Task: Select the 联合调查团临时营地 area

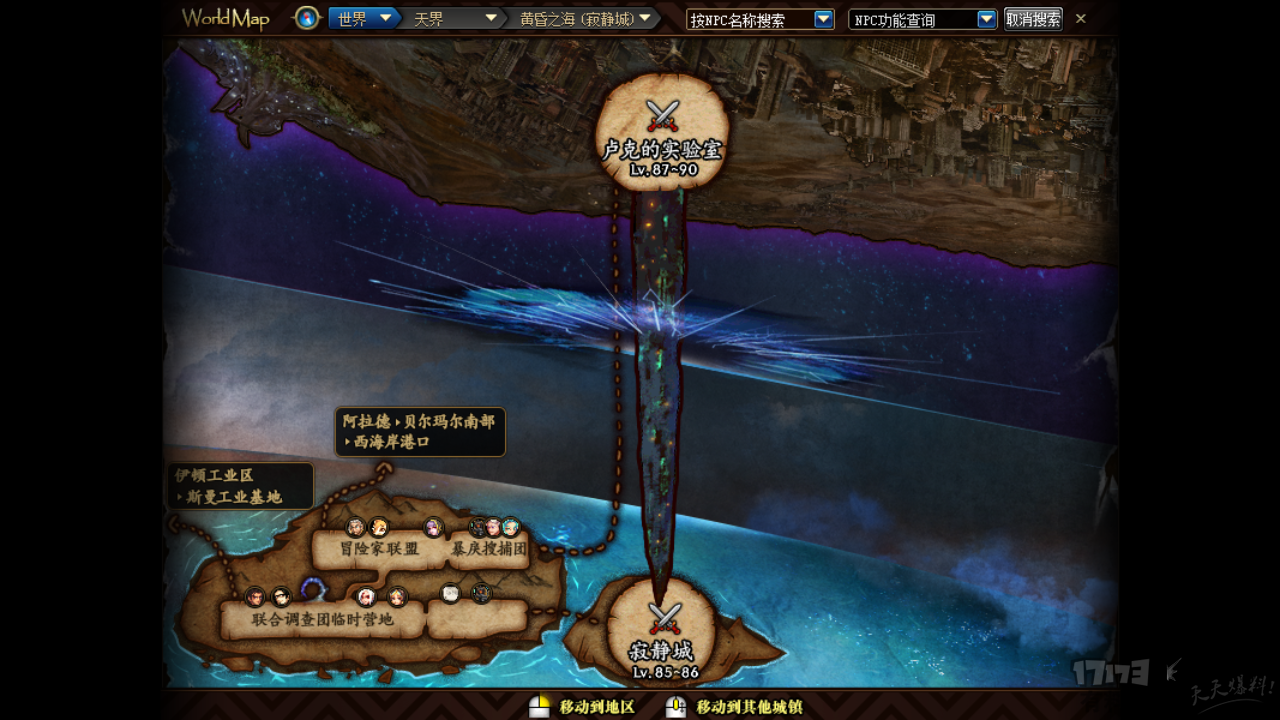Action: coord(323,620)
